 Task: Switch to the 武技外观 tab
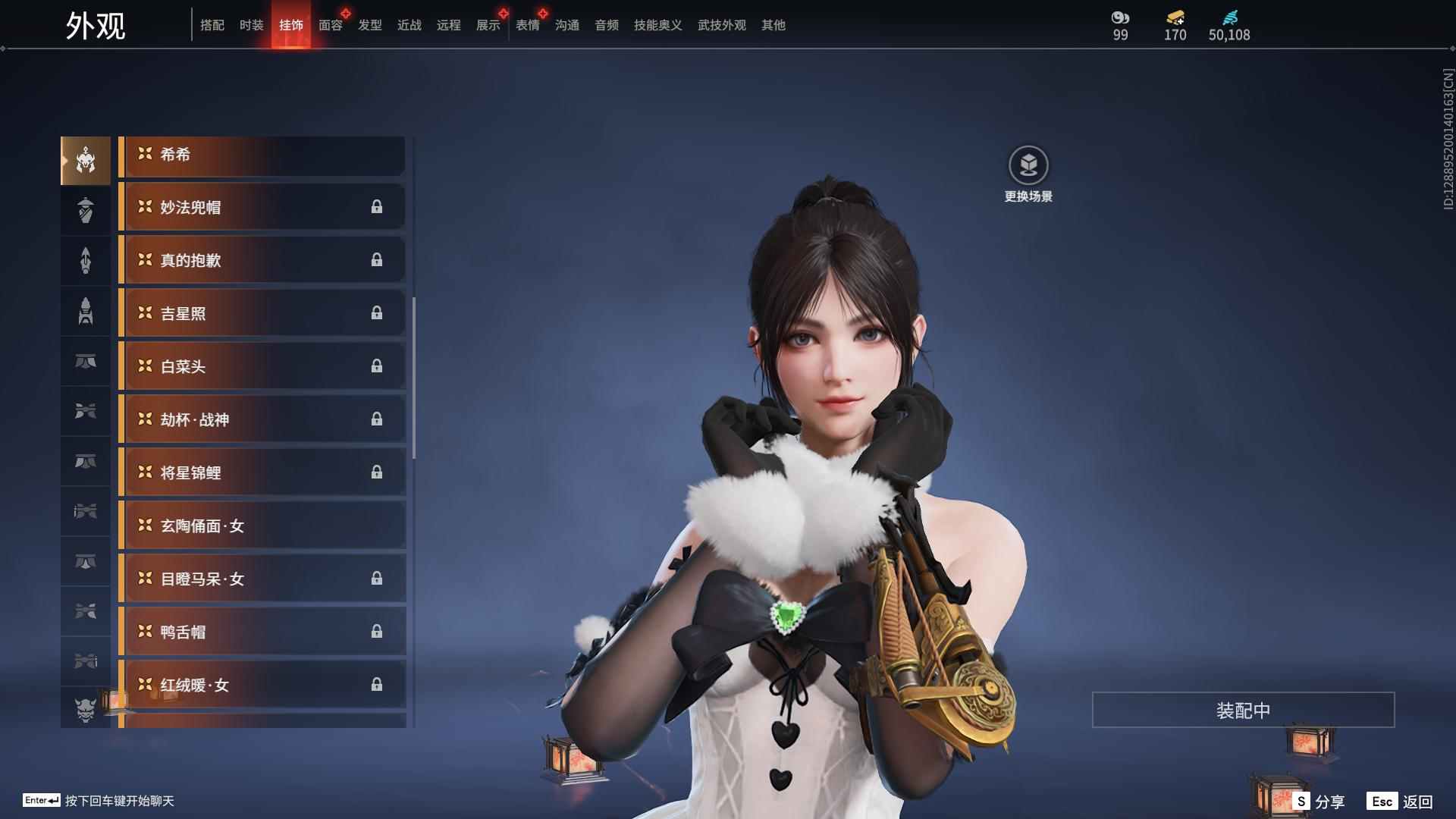pos(722,25)
